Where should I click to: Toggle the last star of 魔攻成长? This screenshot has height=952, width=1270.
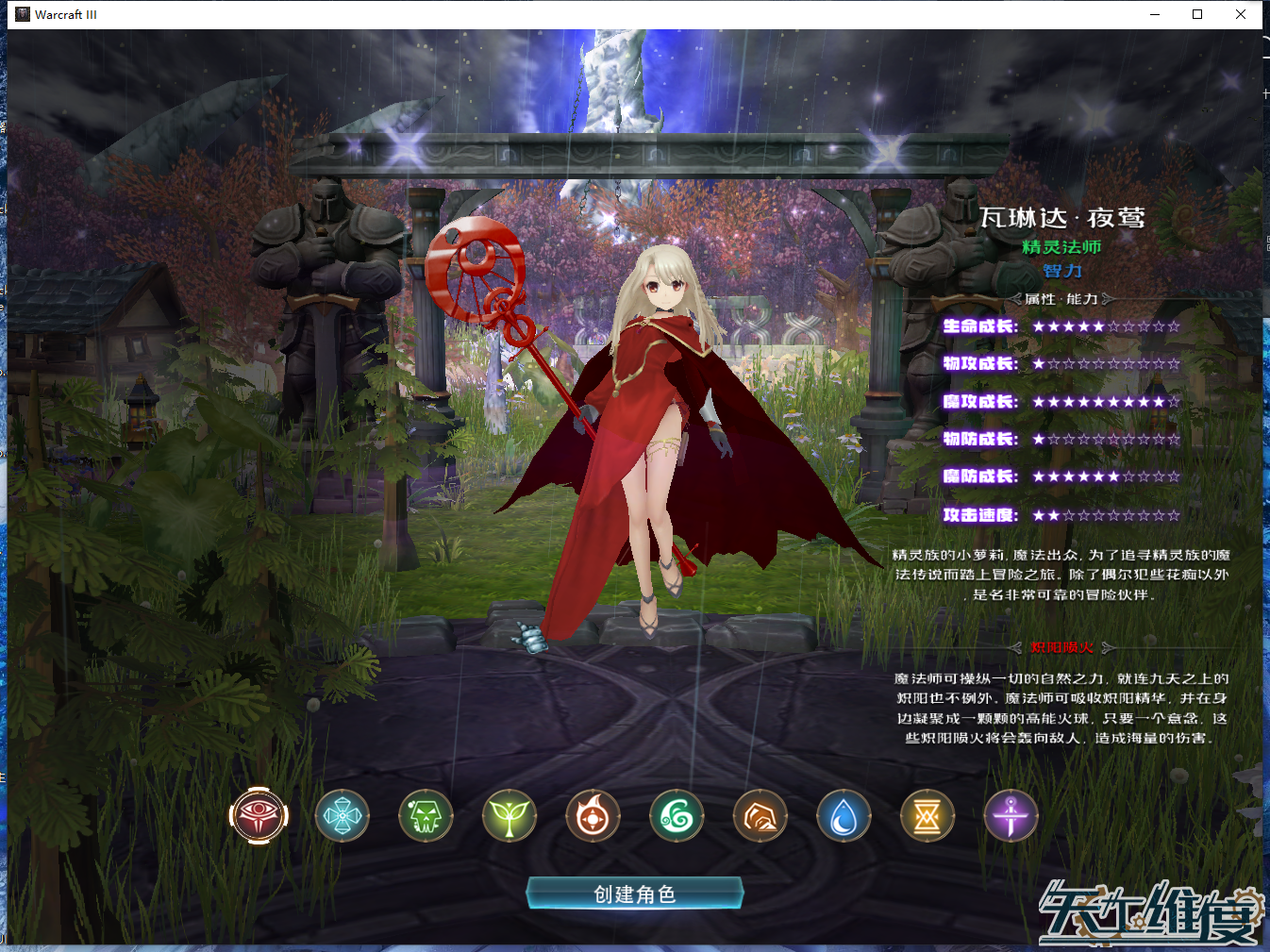1171,401
